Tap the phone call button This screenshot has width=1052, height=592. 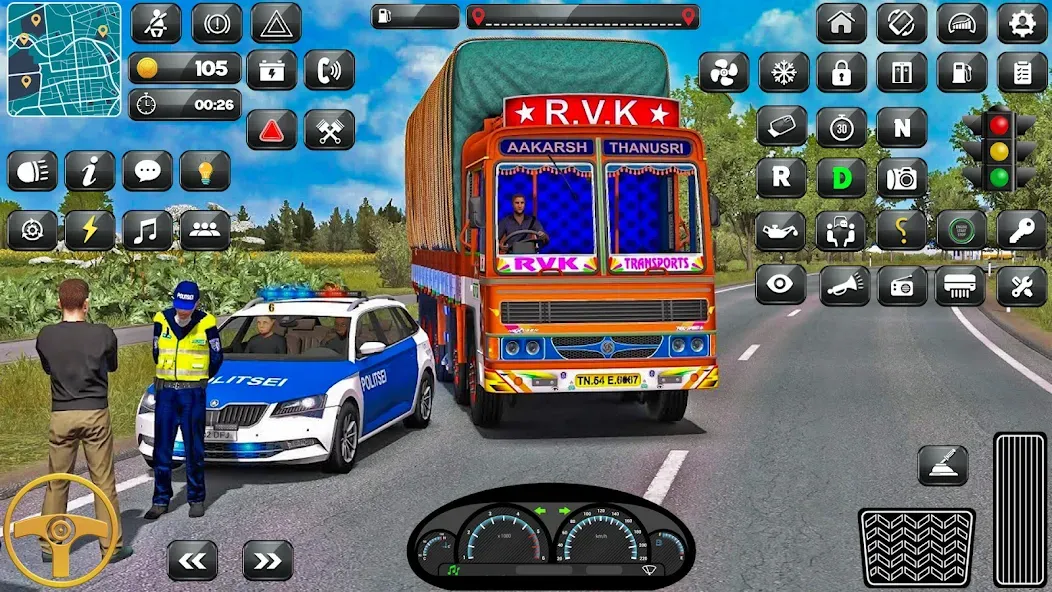[329, 70]
